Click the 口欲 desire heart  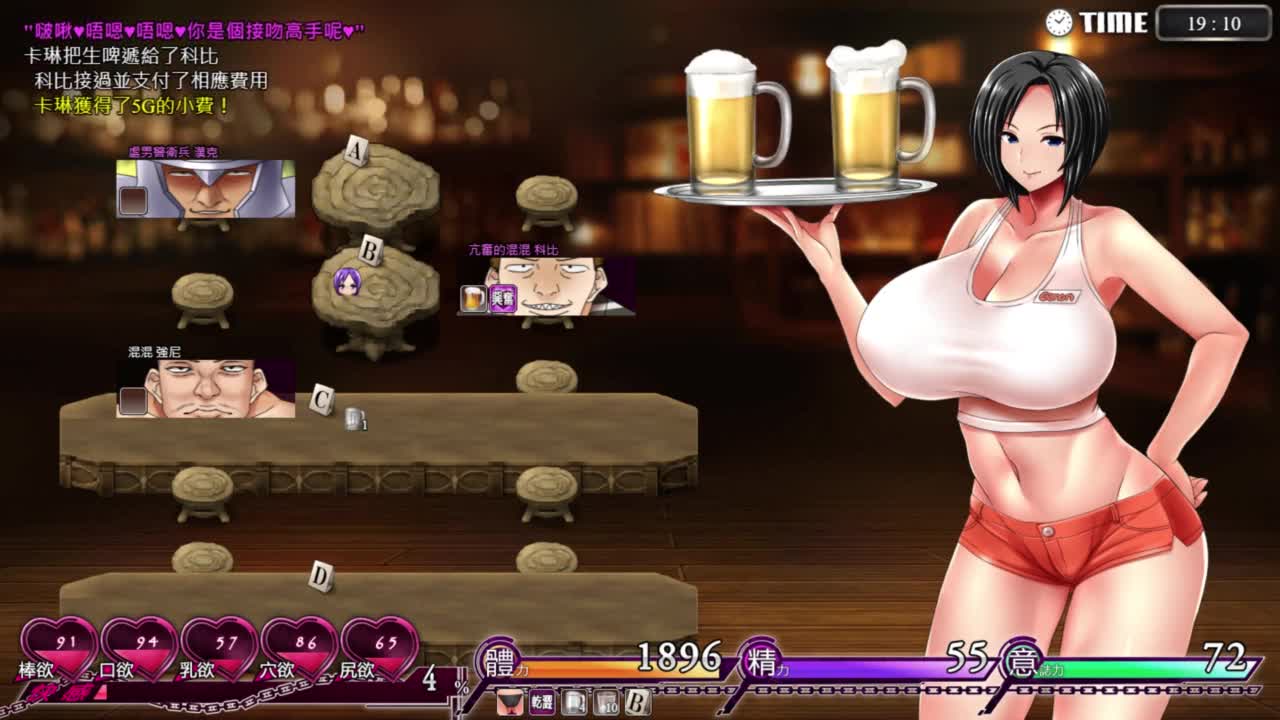140,647
